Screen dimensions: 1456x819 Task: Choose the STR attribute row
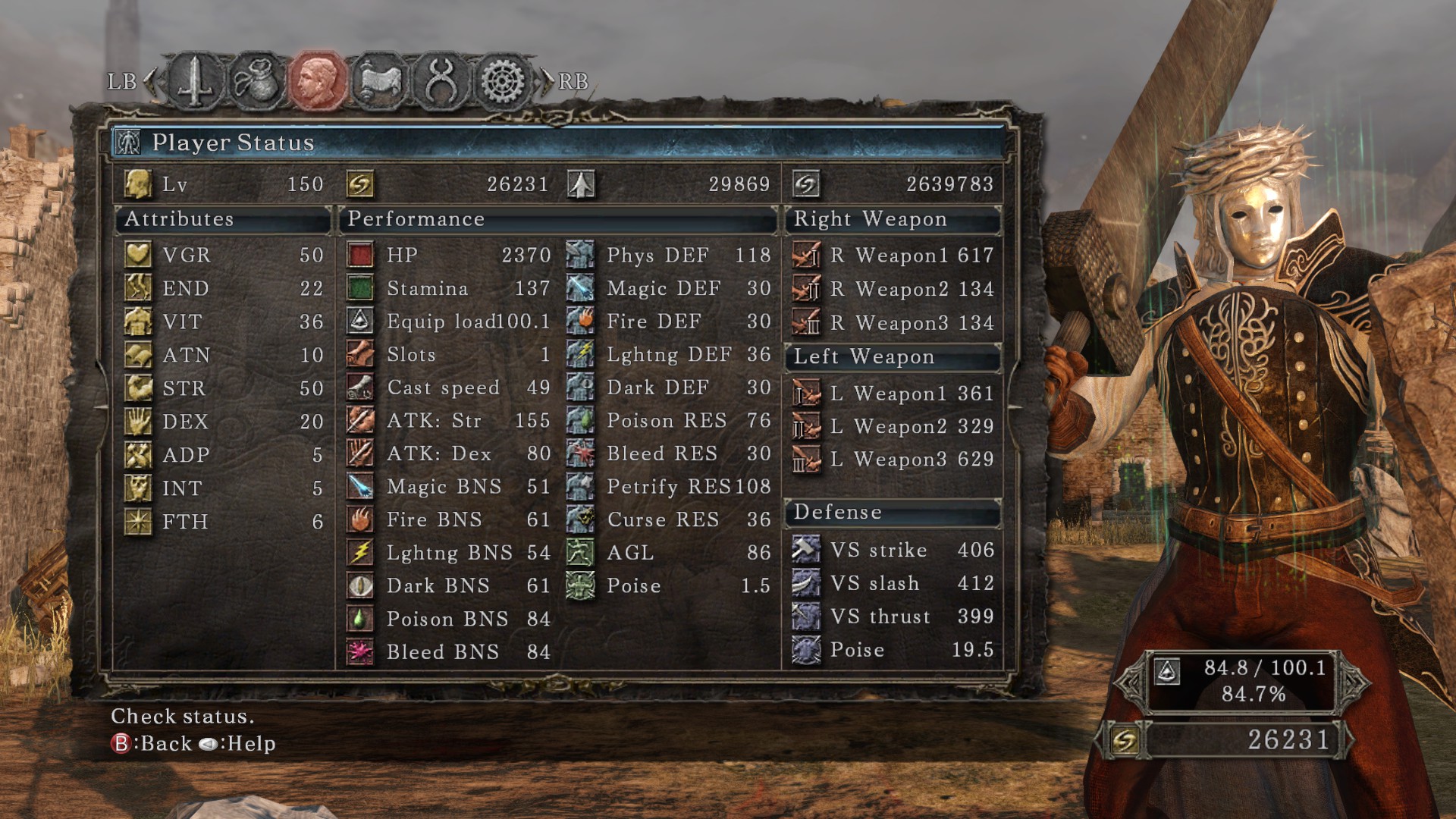(224, 388)
